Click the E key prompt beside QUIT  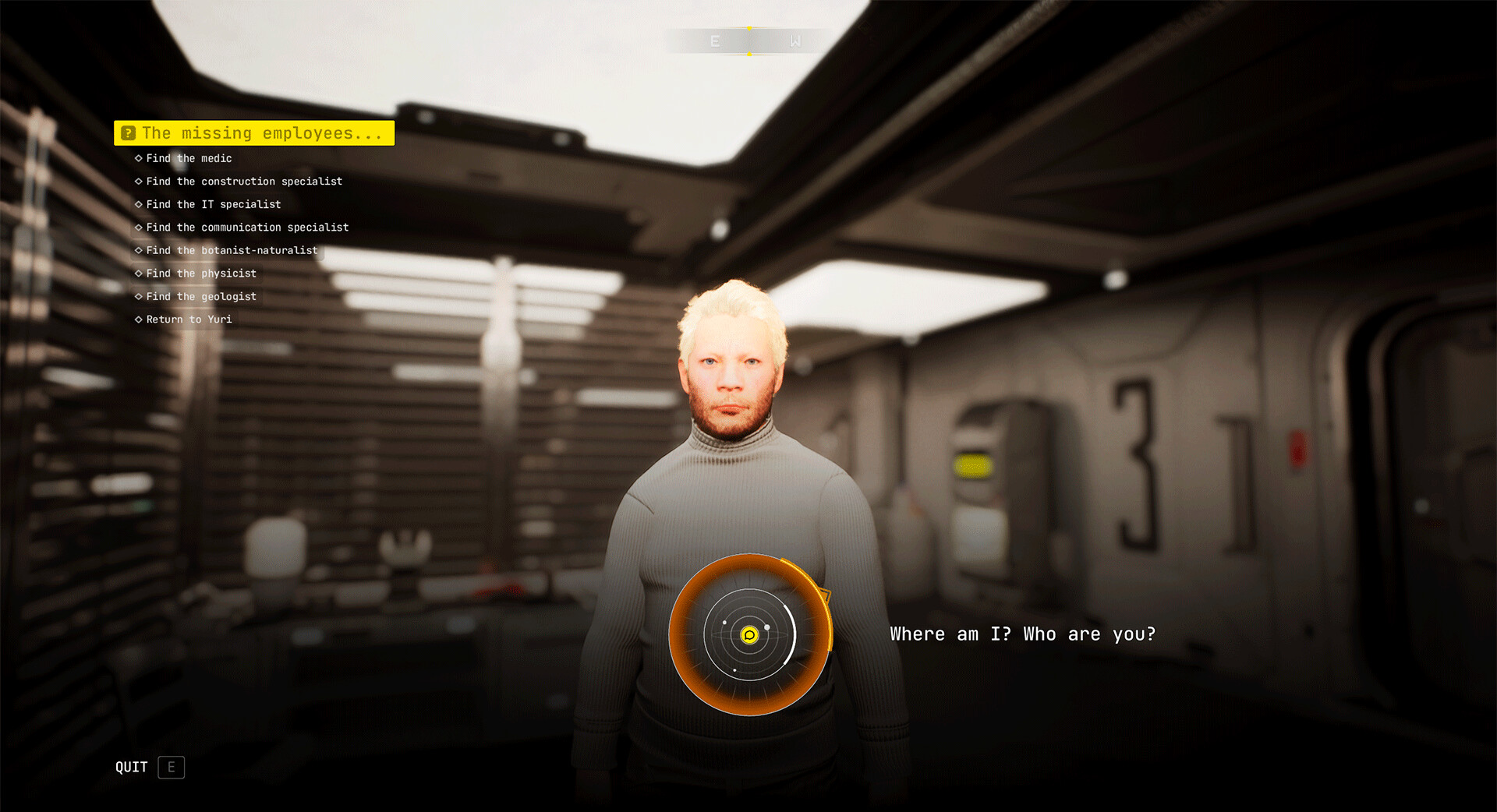(x=170, y=768)
